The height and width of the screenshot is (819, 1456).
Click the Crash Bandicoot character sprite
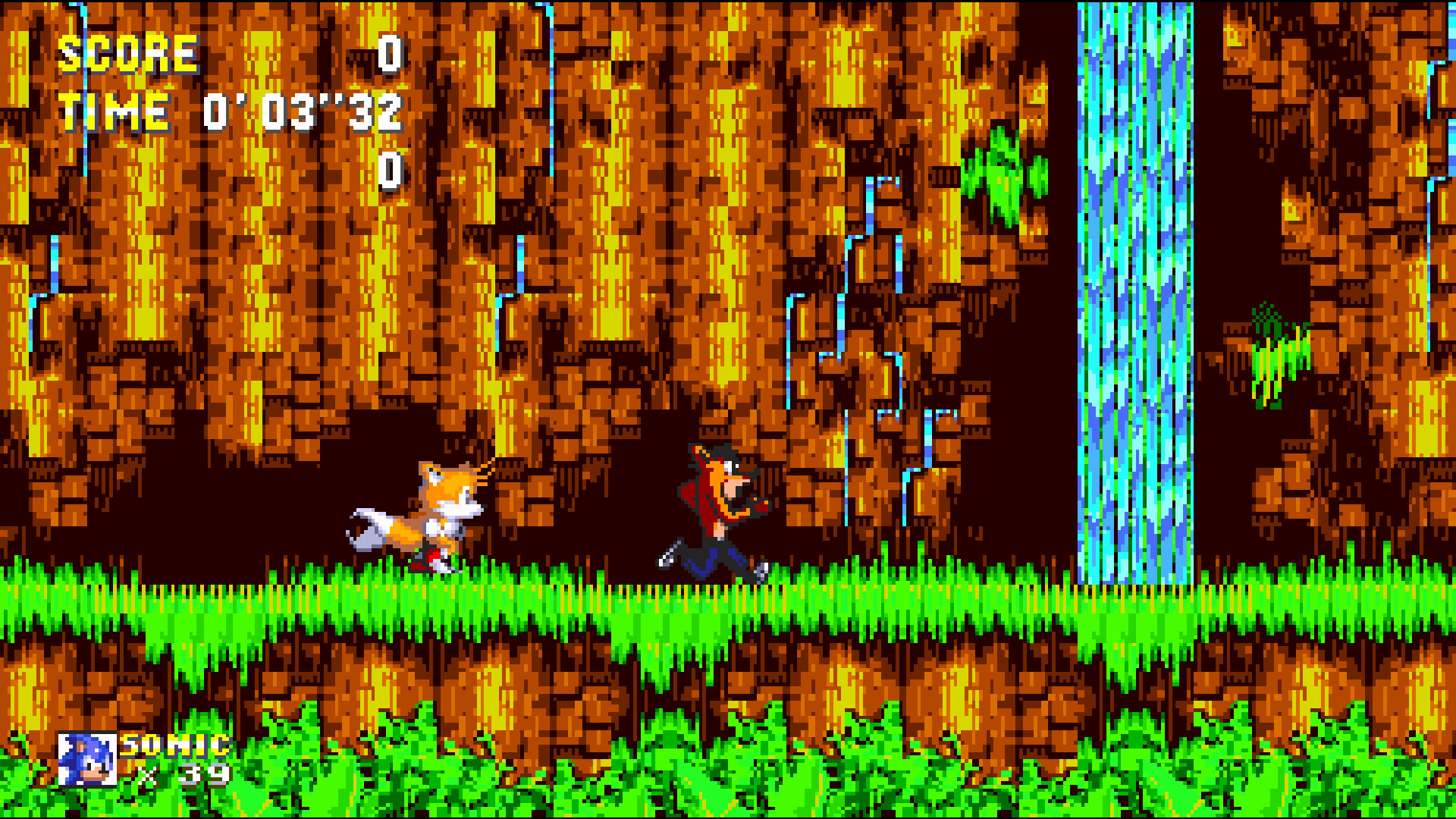coord(713,508)
